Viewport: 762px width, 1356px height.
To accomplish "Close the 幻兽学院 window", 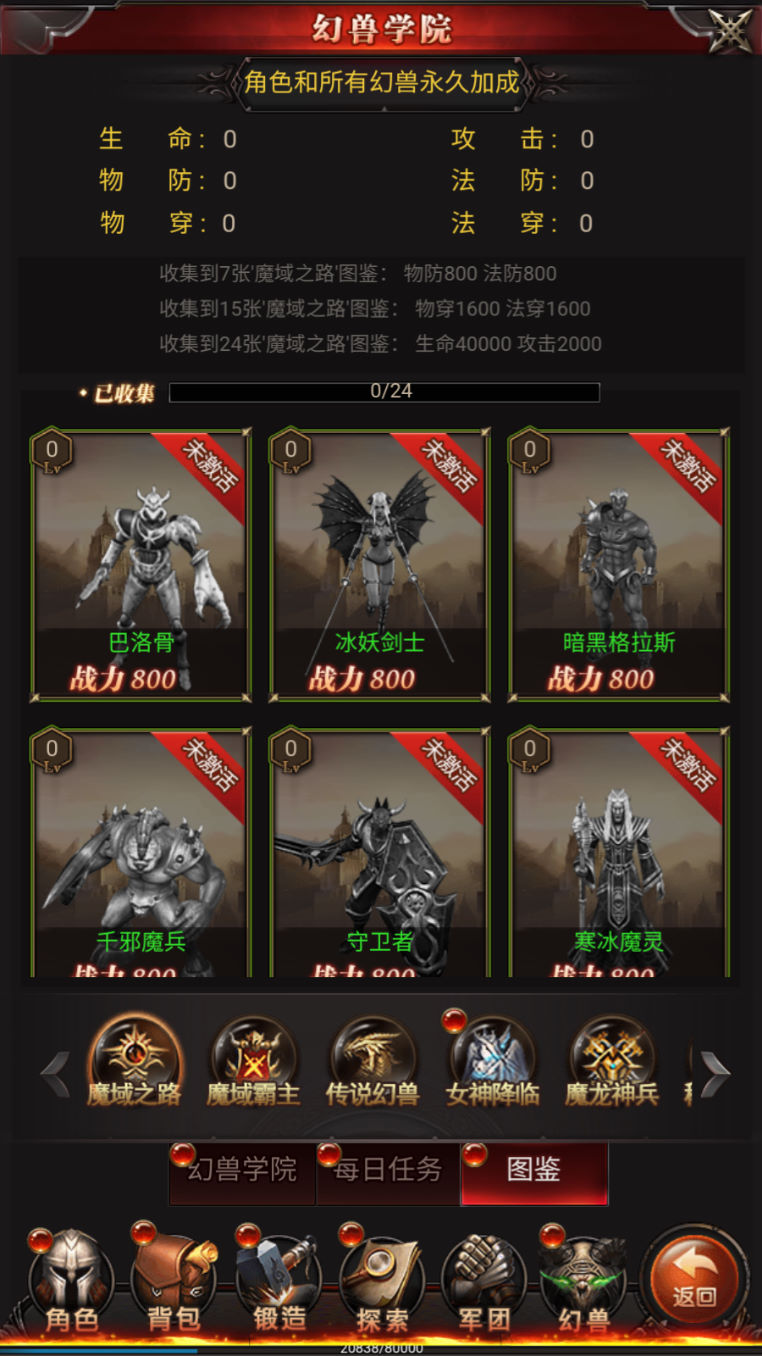I will coord(730,29).
